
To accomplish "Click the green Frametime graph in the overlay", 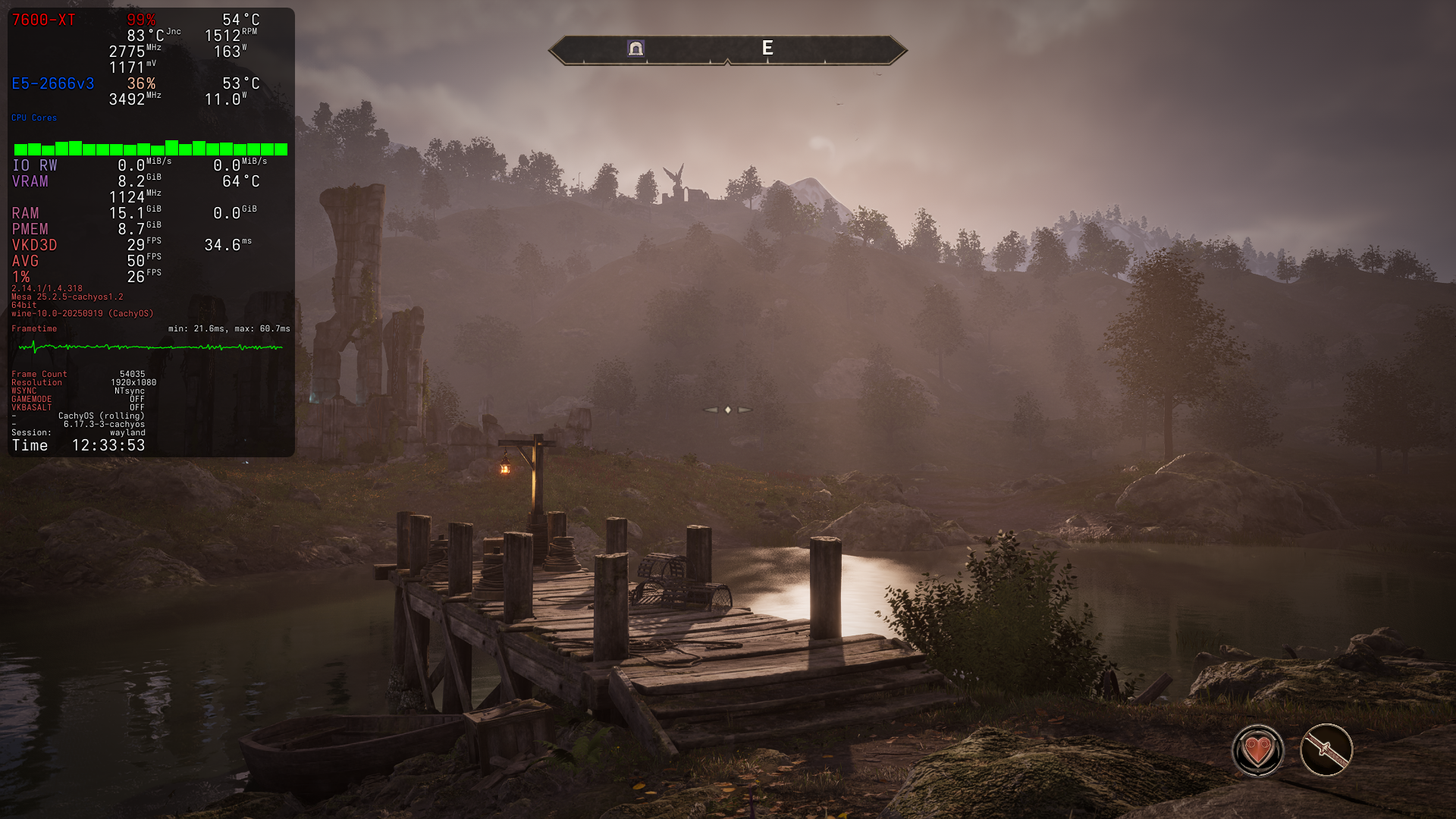I will (150, 347).
